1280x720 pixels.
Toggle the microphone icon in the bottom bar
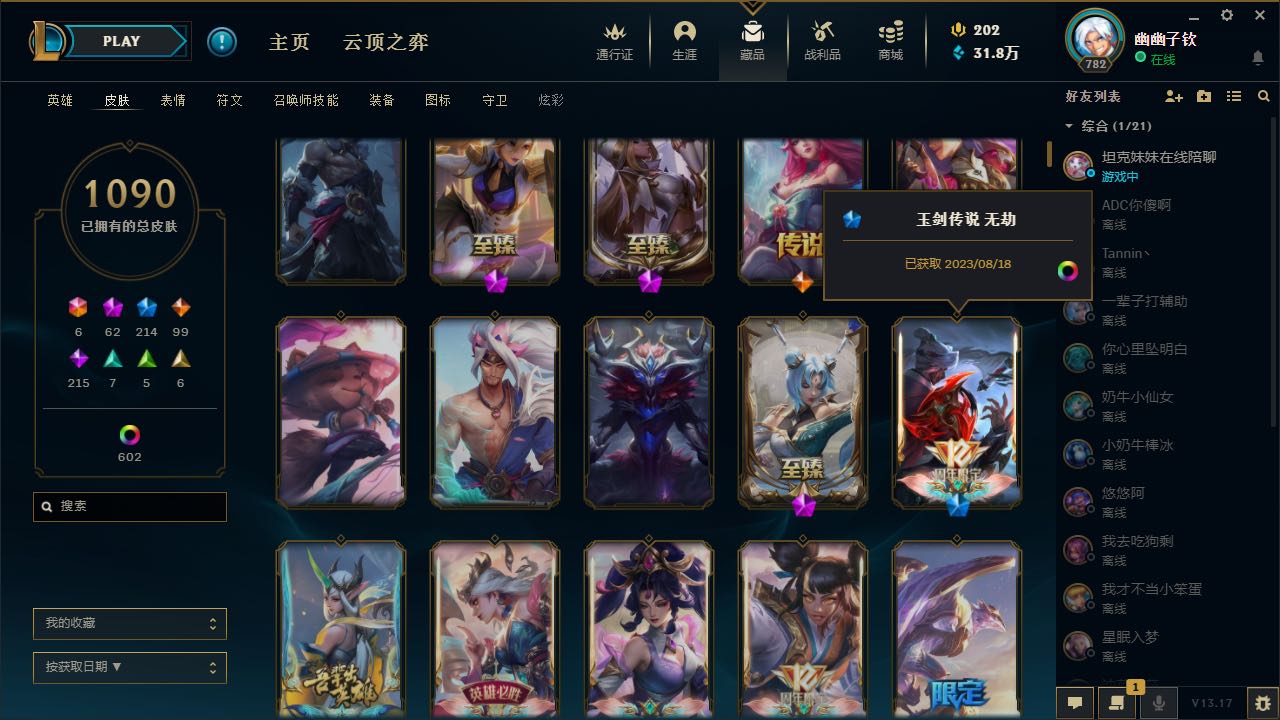[x=1158, y=702]
